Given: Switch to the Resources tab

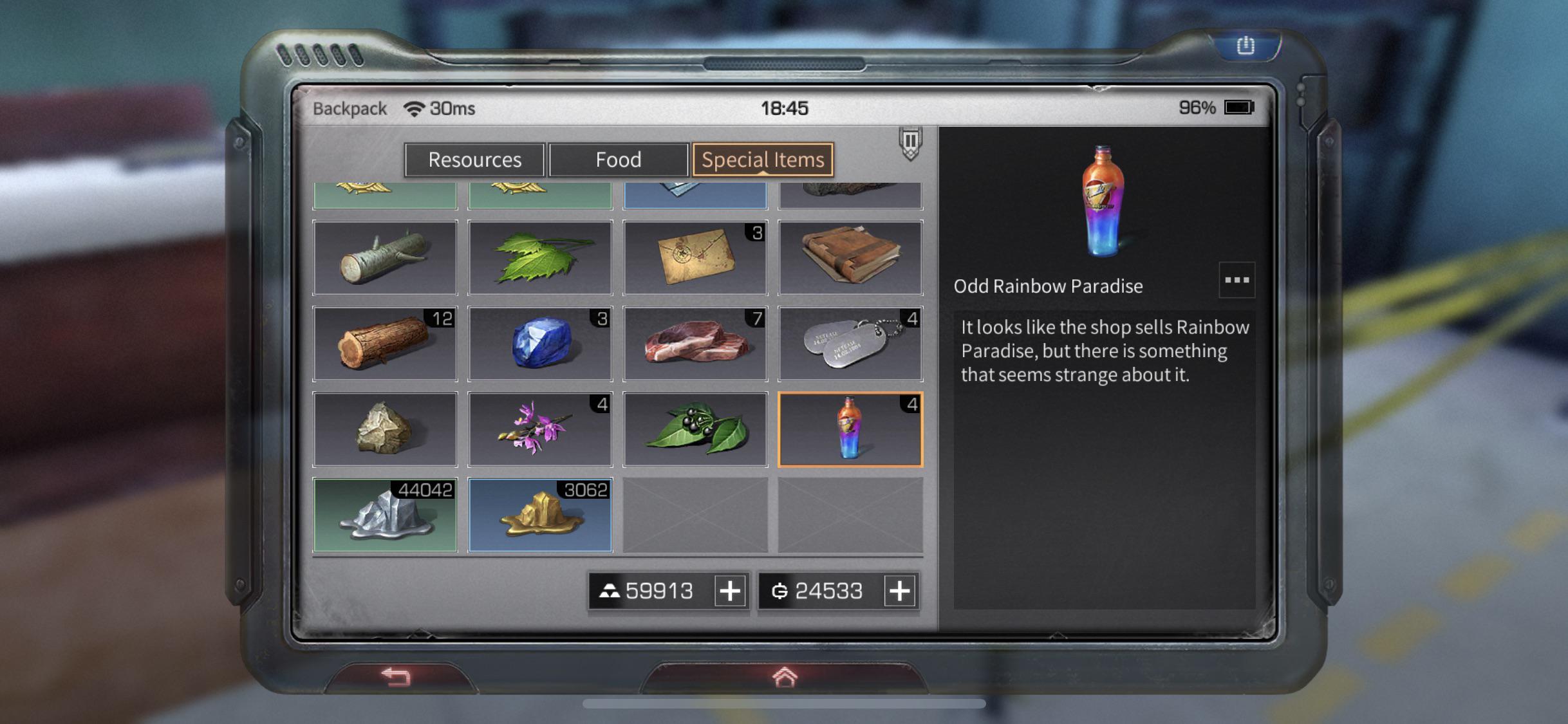Looking at the screenshot, I should [x=474, y=160].
